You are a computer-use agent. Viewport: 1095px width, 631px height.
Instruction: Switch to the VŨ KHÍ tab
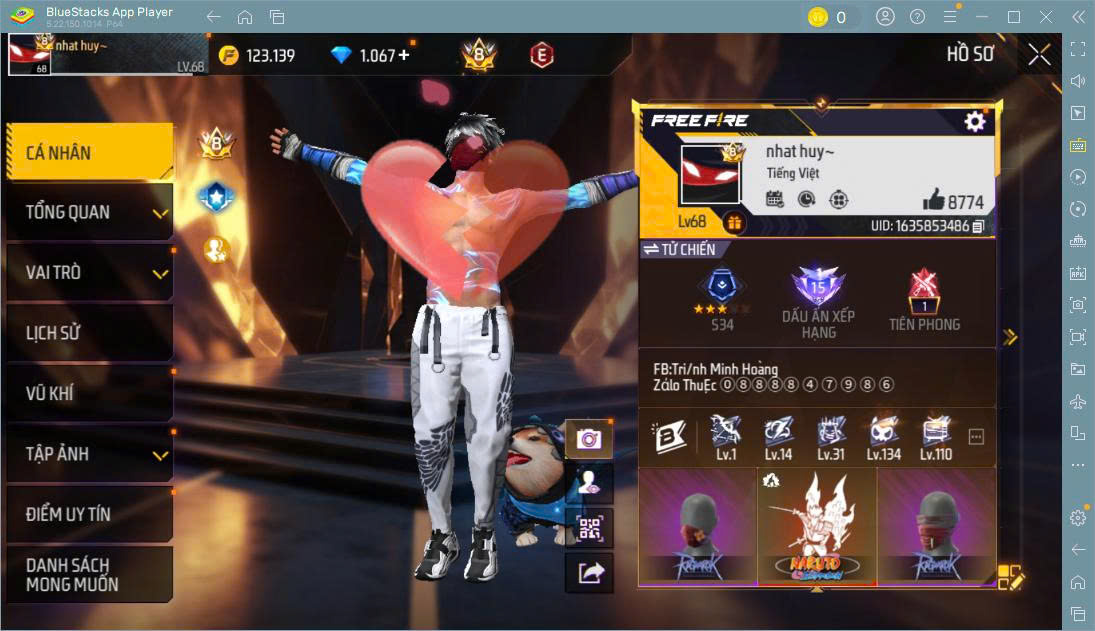coord(89,393)
